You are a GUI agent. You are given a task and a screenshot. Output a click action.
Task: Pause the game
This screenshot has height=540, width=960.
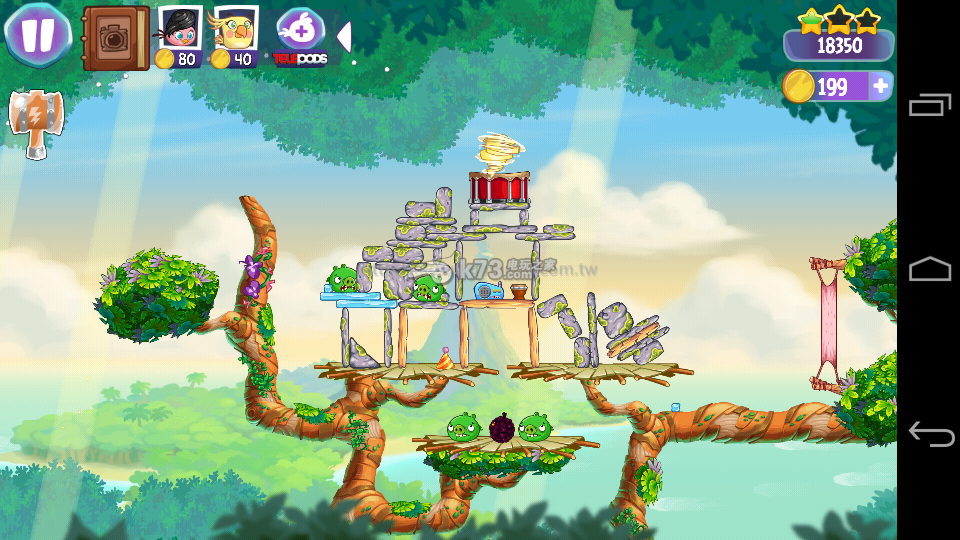pyautogui.click(x=38, y=35)
